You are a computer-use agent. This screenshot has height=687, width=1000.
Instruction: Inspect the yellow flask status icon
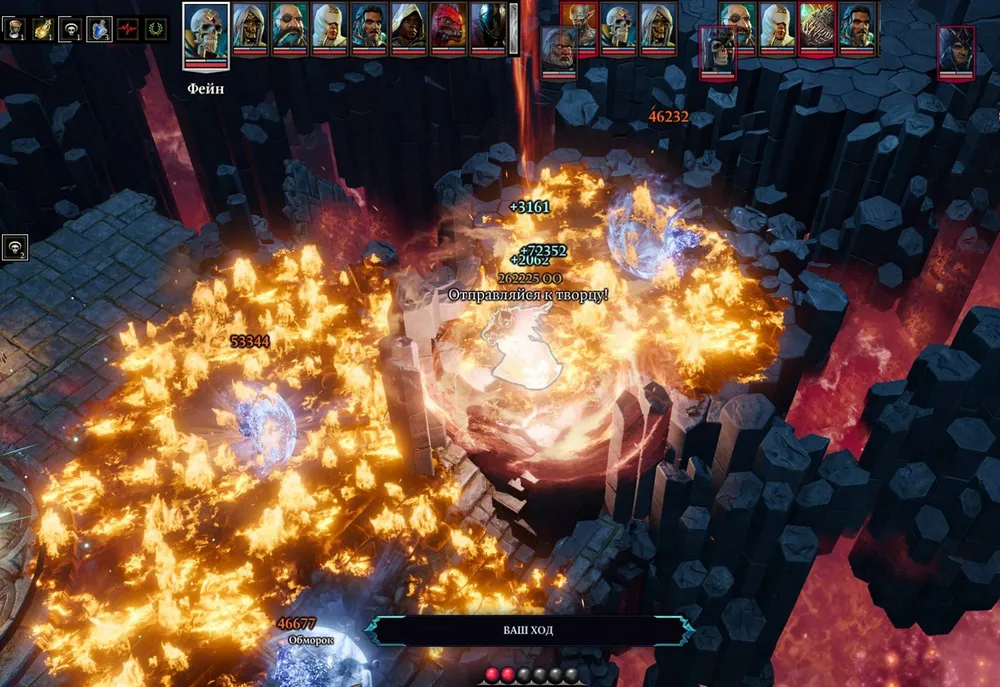pyautogui.click(x=44, y=29)
